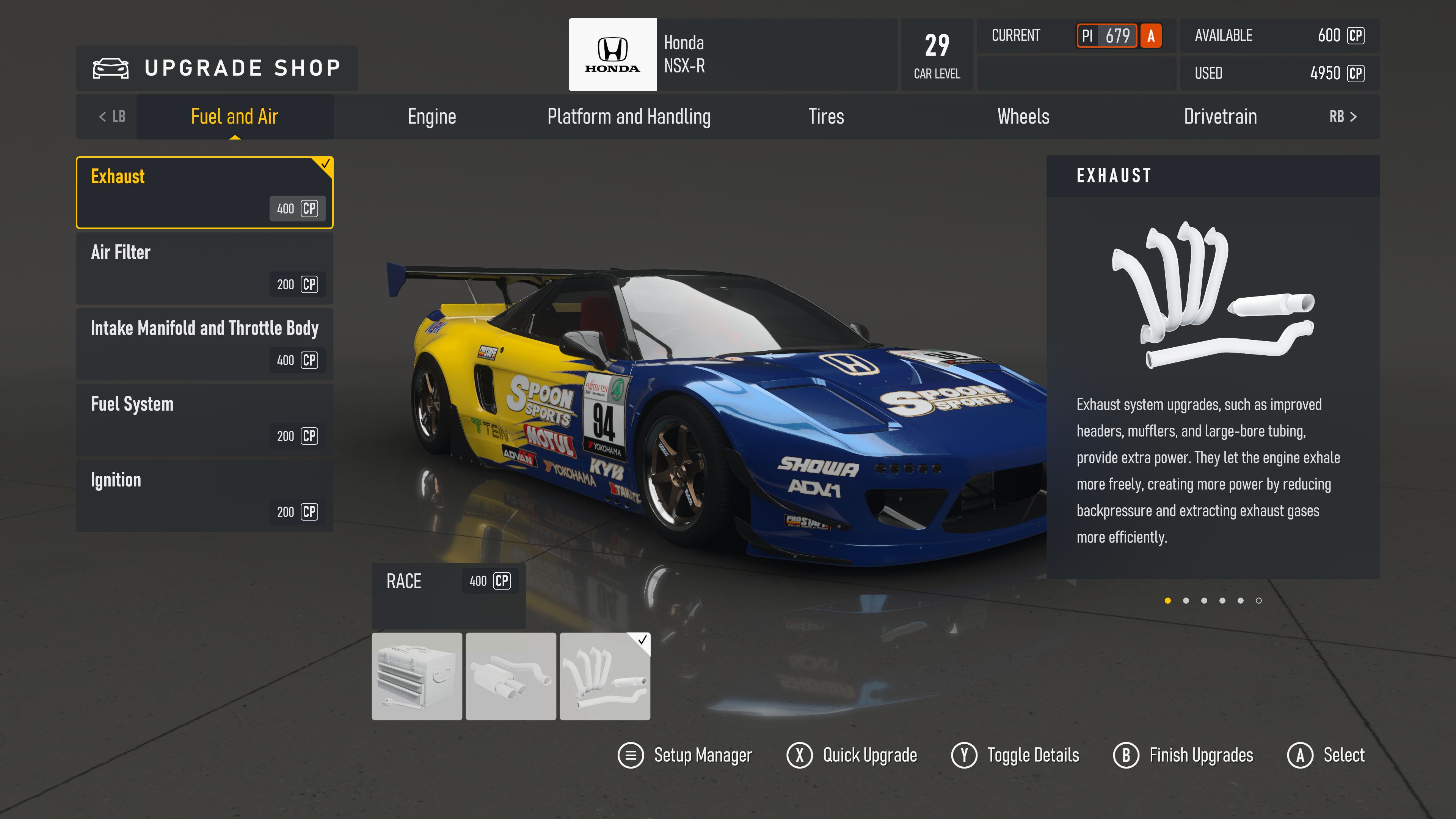1456x819 pixels.
Task: Pick the muffler exhaust option thumbnail
Action: pyautogui.click(x=510, y=676)
